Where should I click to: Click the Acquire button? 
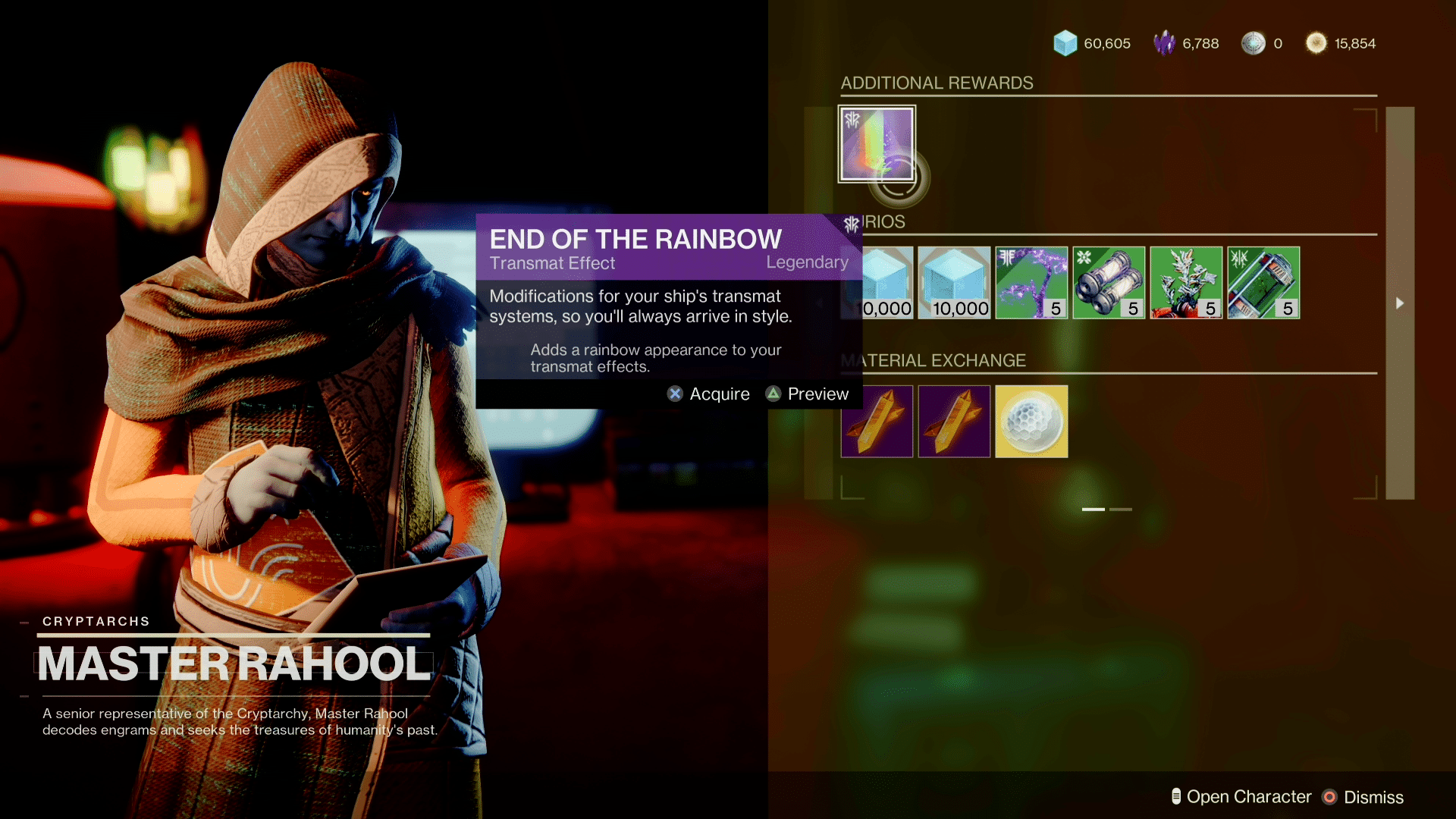tap(708, 394)
